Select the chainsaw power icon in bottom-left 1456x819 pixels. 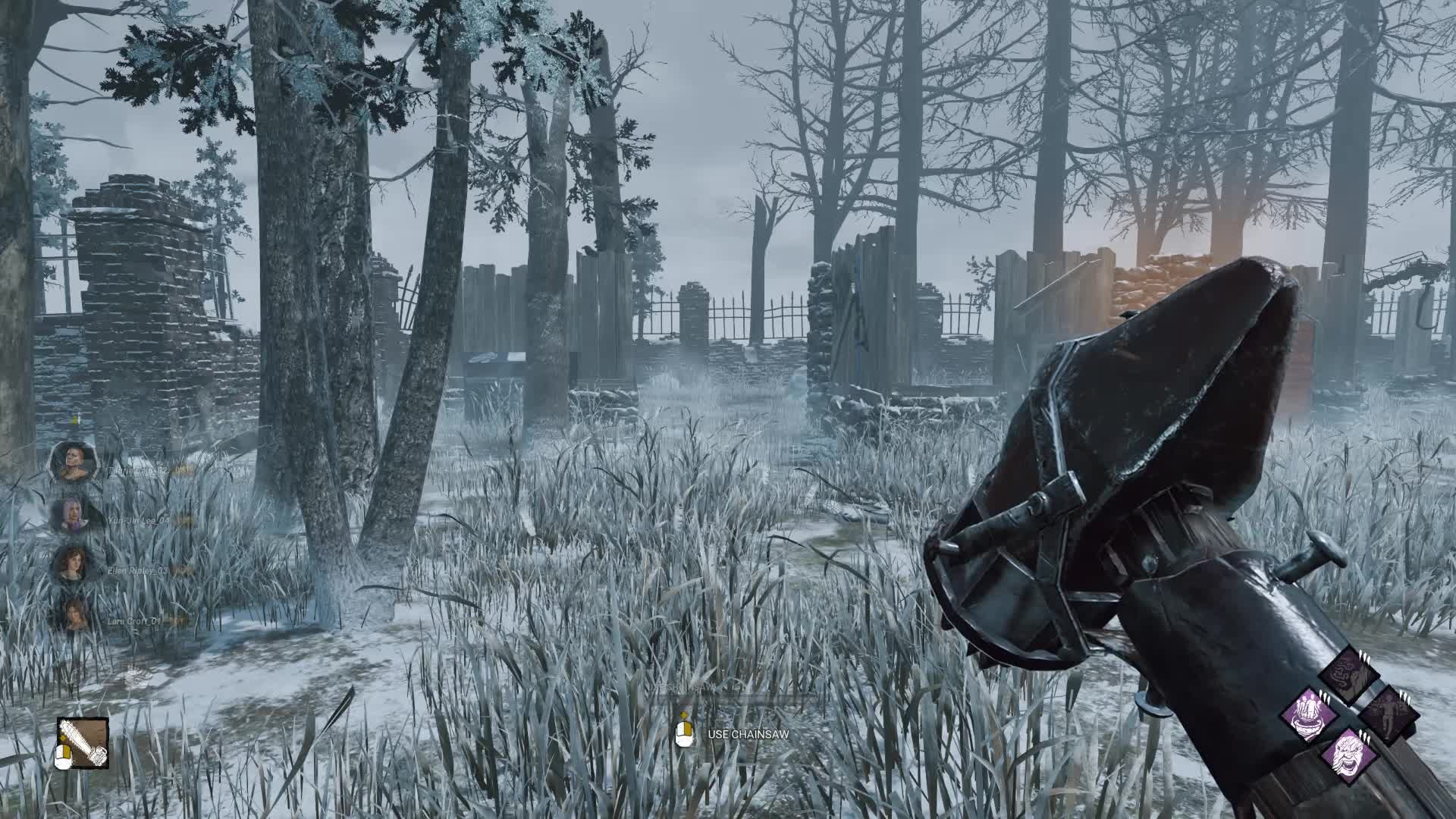(x=83, y=743)
